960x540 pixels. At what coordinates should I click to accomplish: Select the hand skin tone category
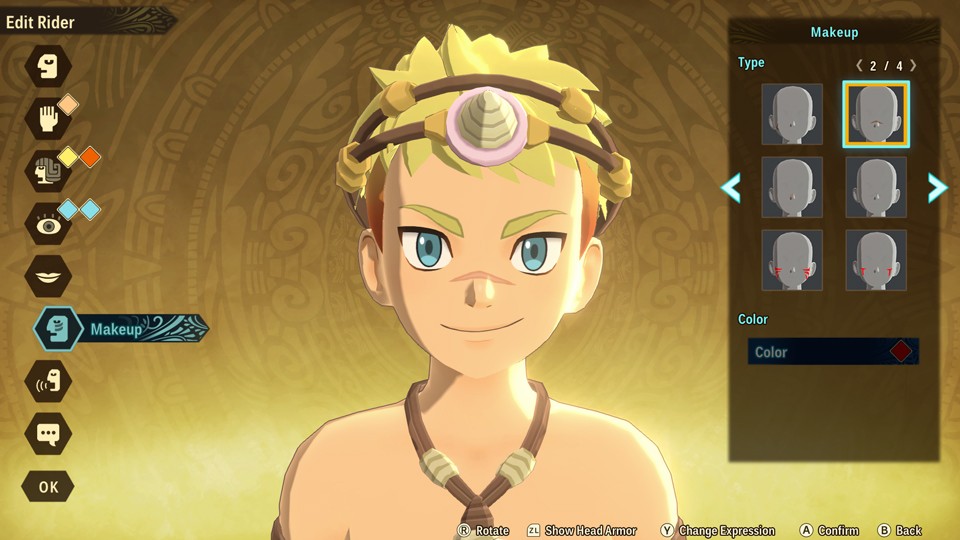pyautogui.click(x=48, y=118)
